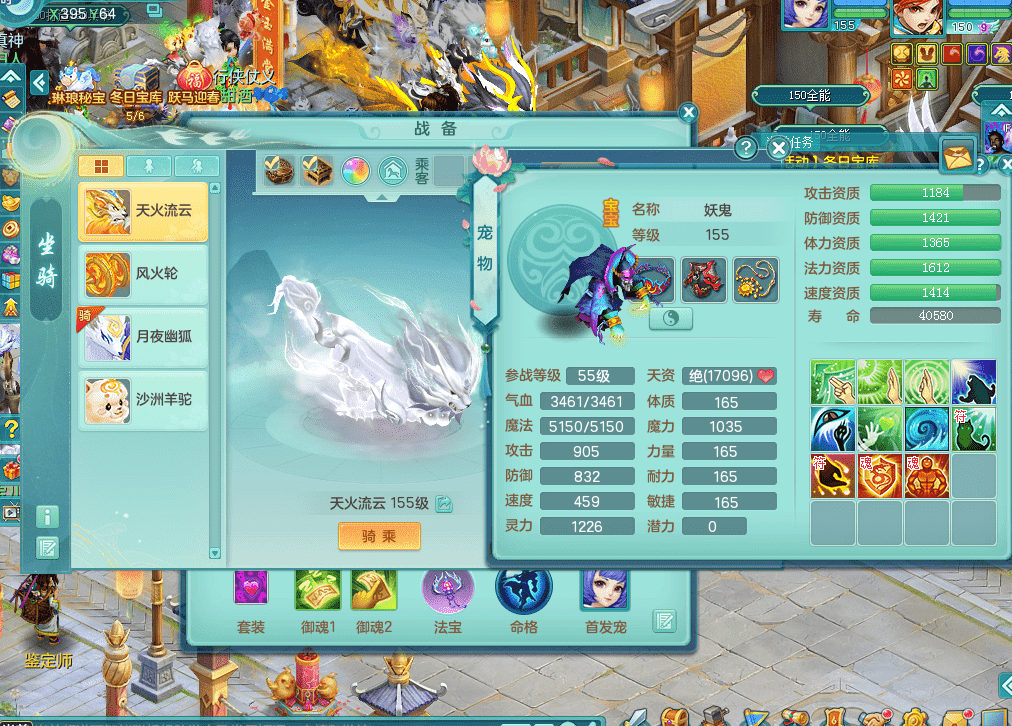Choose the 首发宠 lead pet portrait
The image size is (1012, 726).
coord(605,589)
